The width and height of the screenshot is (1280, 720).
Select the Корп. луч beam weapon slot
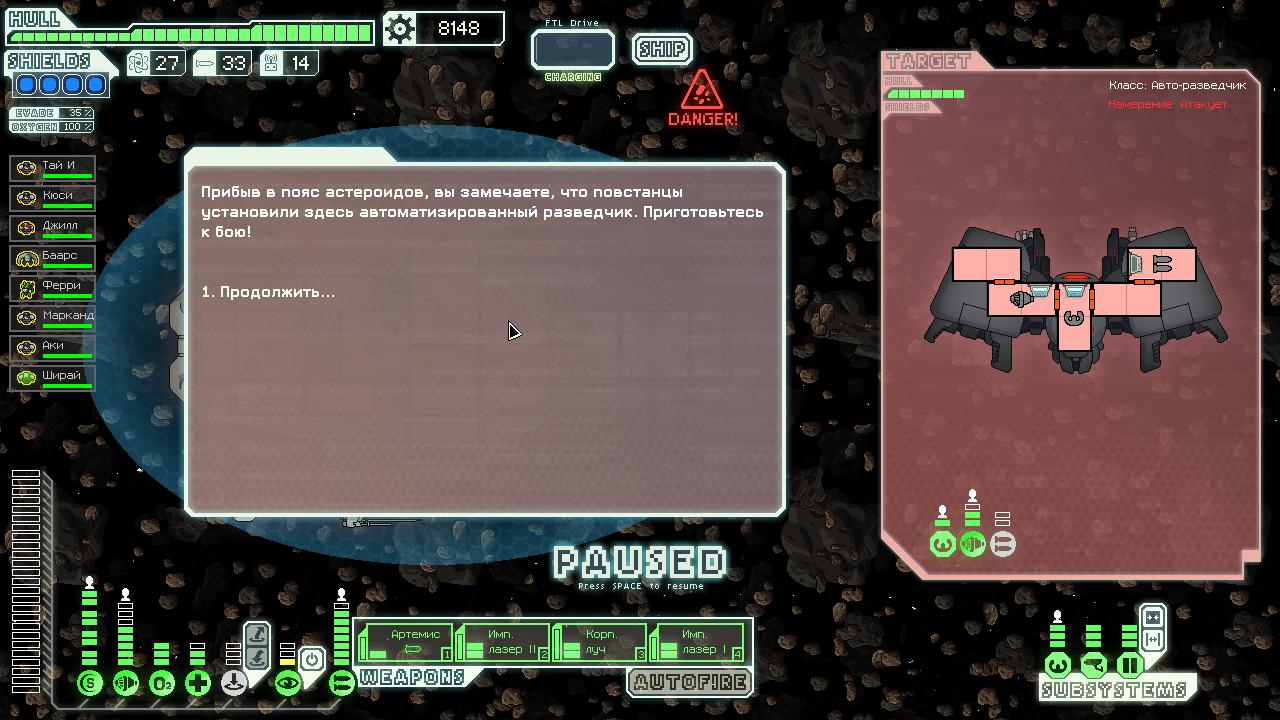pyautogui.click(x=601, y=642)
